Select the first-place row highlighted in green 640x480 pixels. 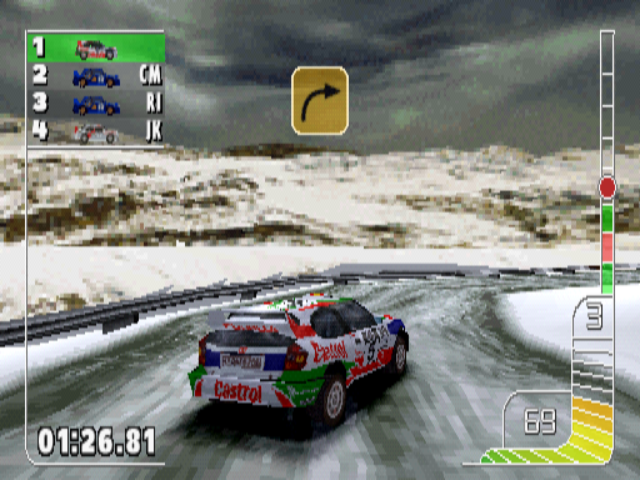click(96, 47)
